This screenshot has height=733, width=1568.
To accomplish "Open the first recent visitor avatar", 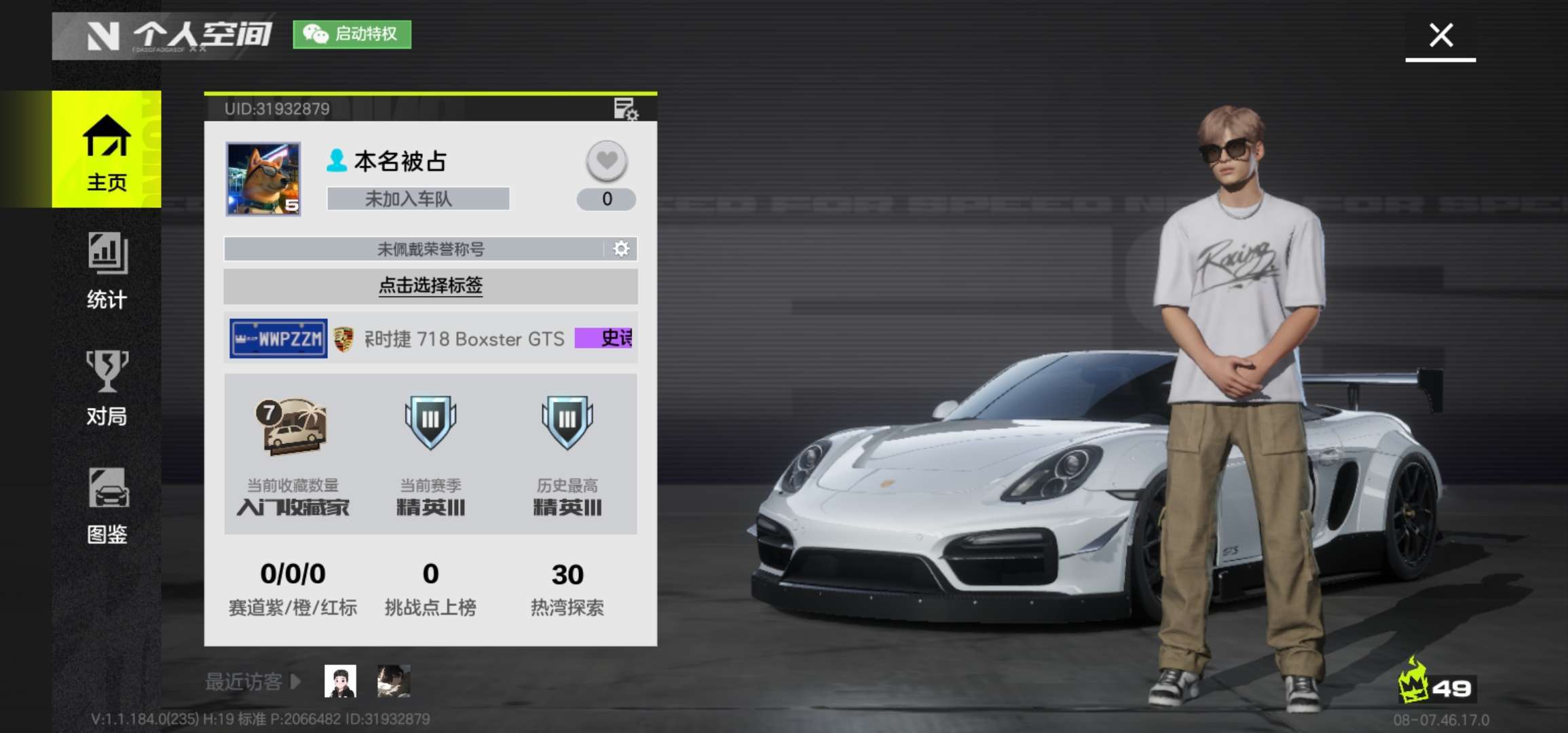I will click(340, 681).
